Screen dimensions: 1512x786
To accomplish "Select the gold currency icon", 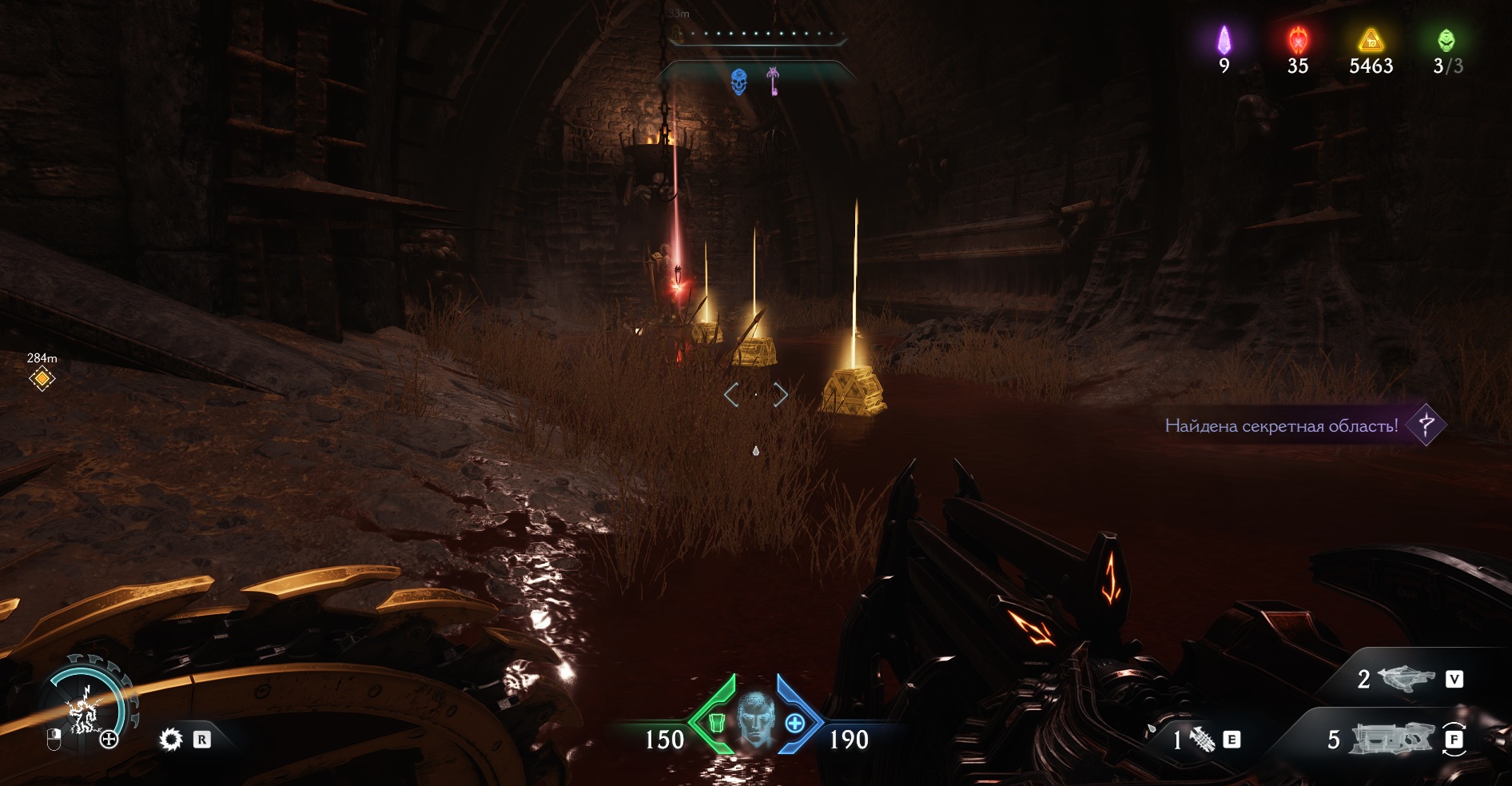I will click(x=1371, y=40).
